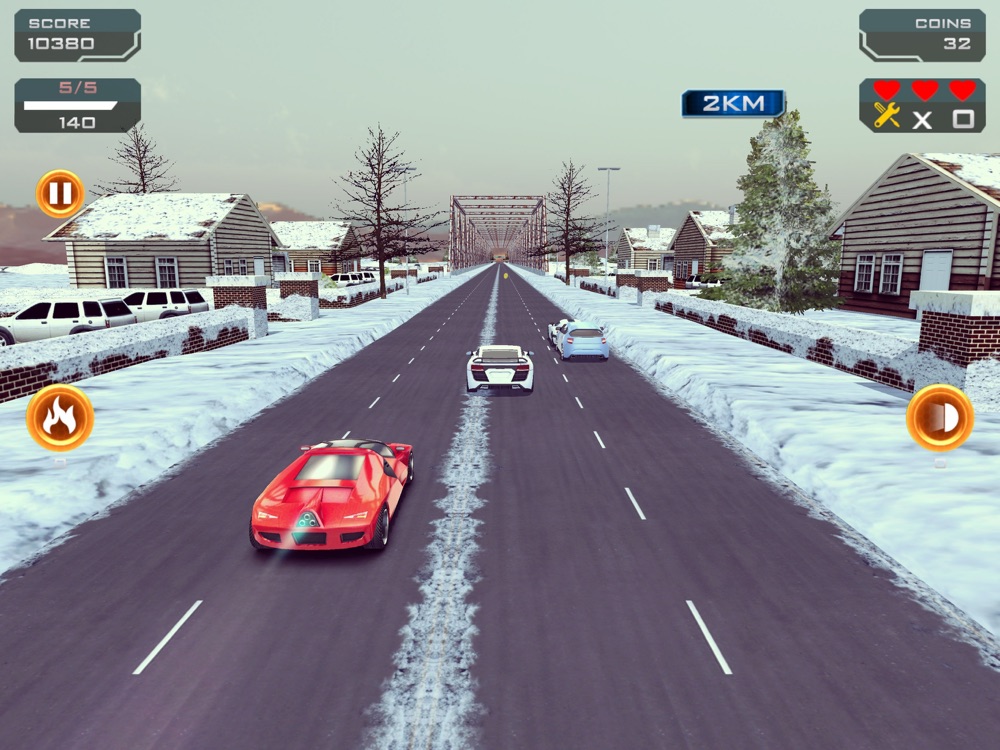Activate the flame nitro boost button
Screen dimensions: 1000x750
(60, 418)
